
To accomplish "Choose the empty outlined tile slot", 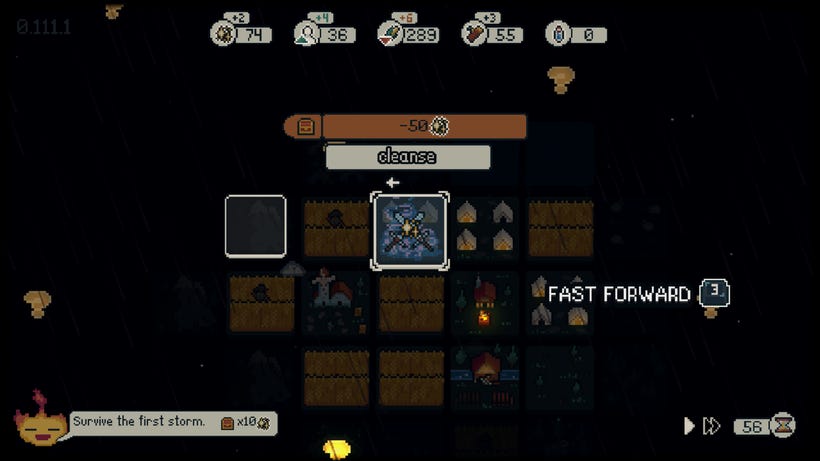I will 256,226.
